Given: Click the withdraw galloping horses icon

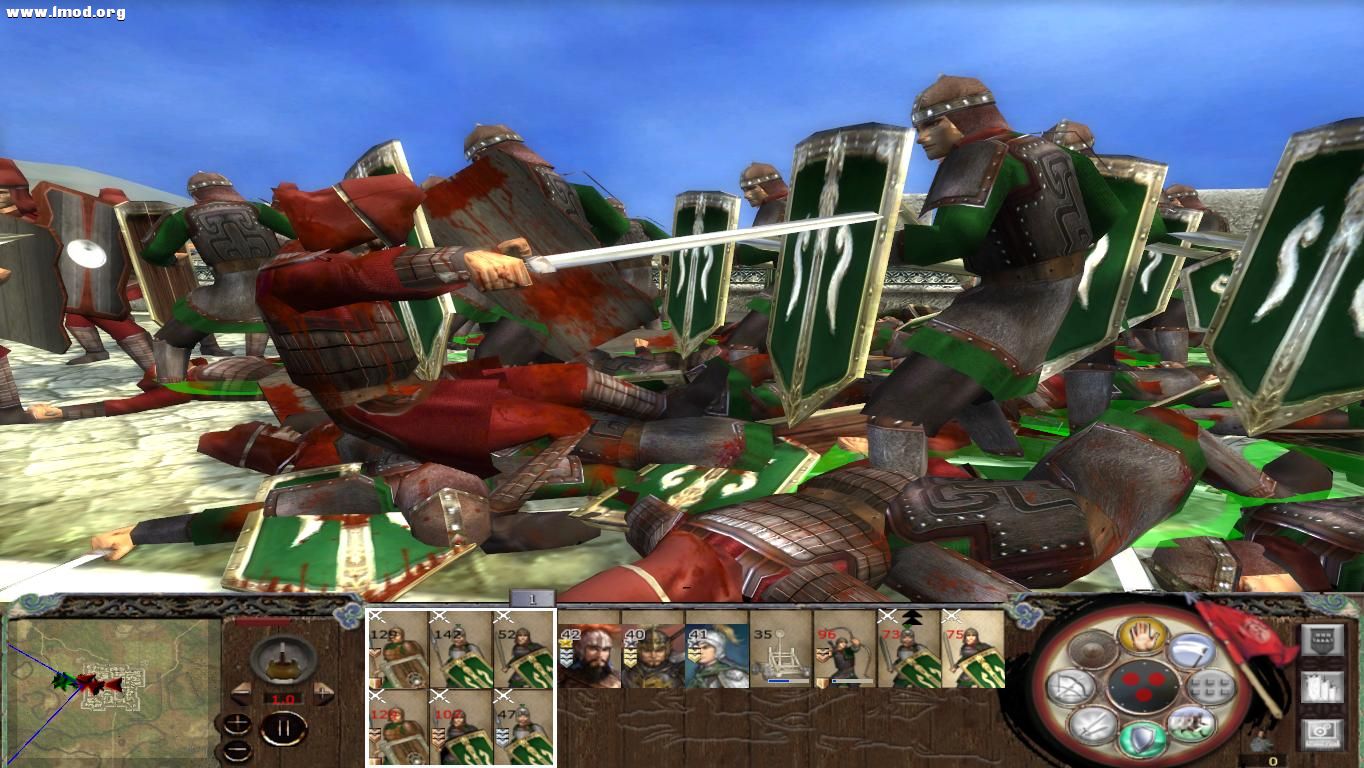Looking at the screenshot, I should point(1190,724).
